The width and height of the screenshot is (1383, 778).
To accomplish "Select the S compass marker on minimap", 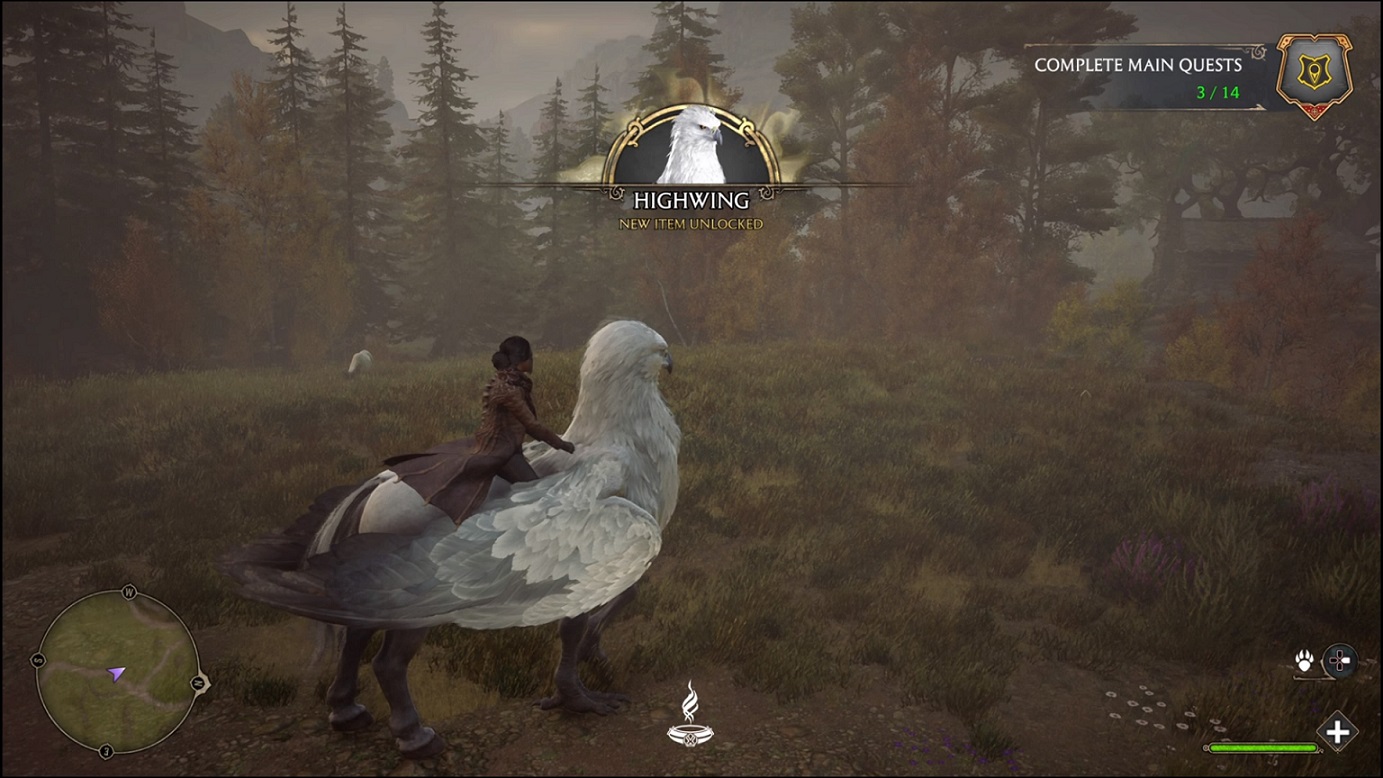I will point(37,659).
